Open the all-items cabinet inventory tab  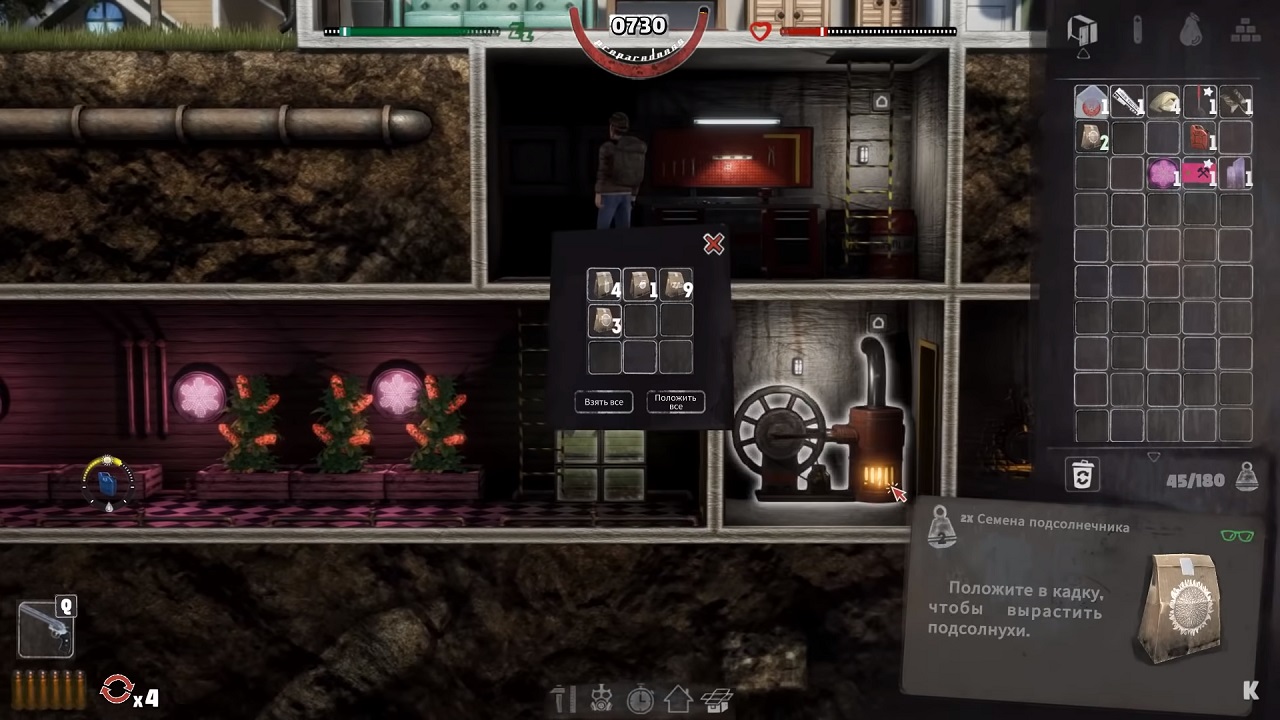pos(1083,31)
